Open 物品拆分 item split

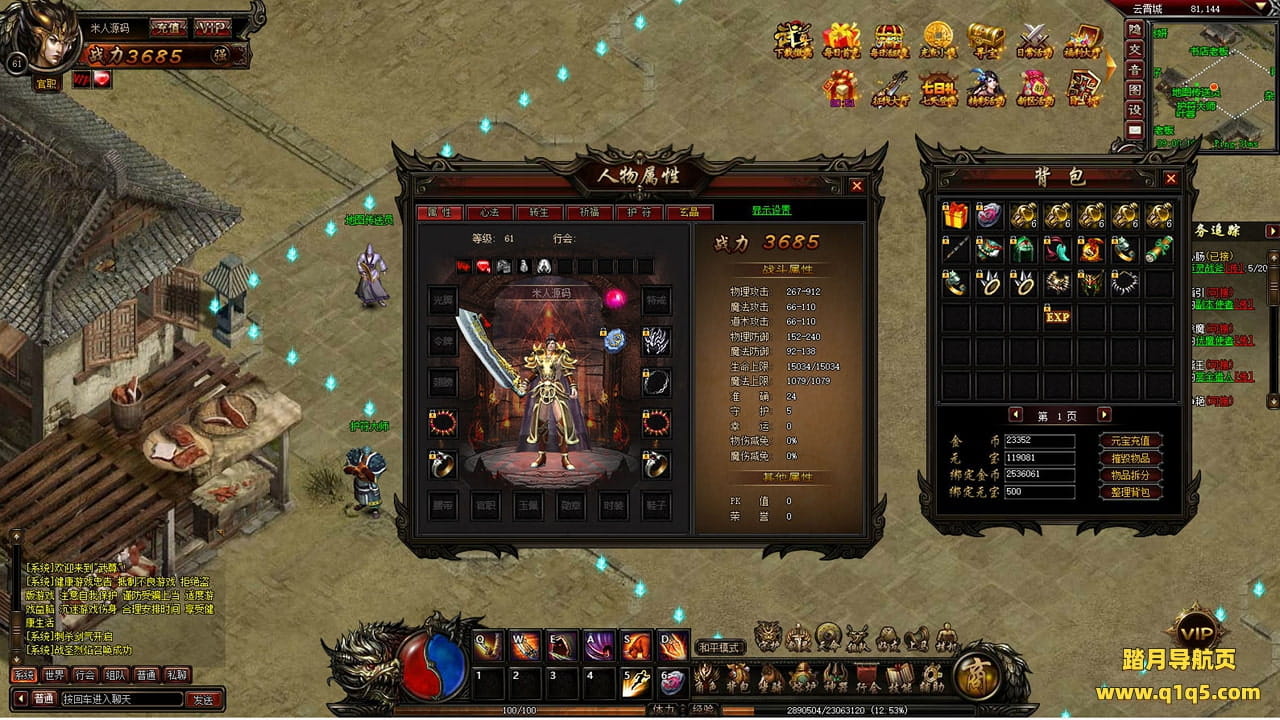1130,475
